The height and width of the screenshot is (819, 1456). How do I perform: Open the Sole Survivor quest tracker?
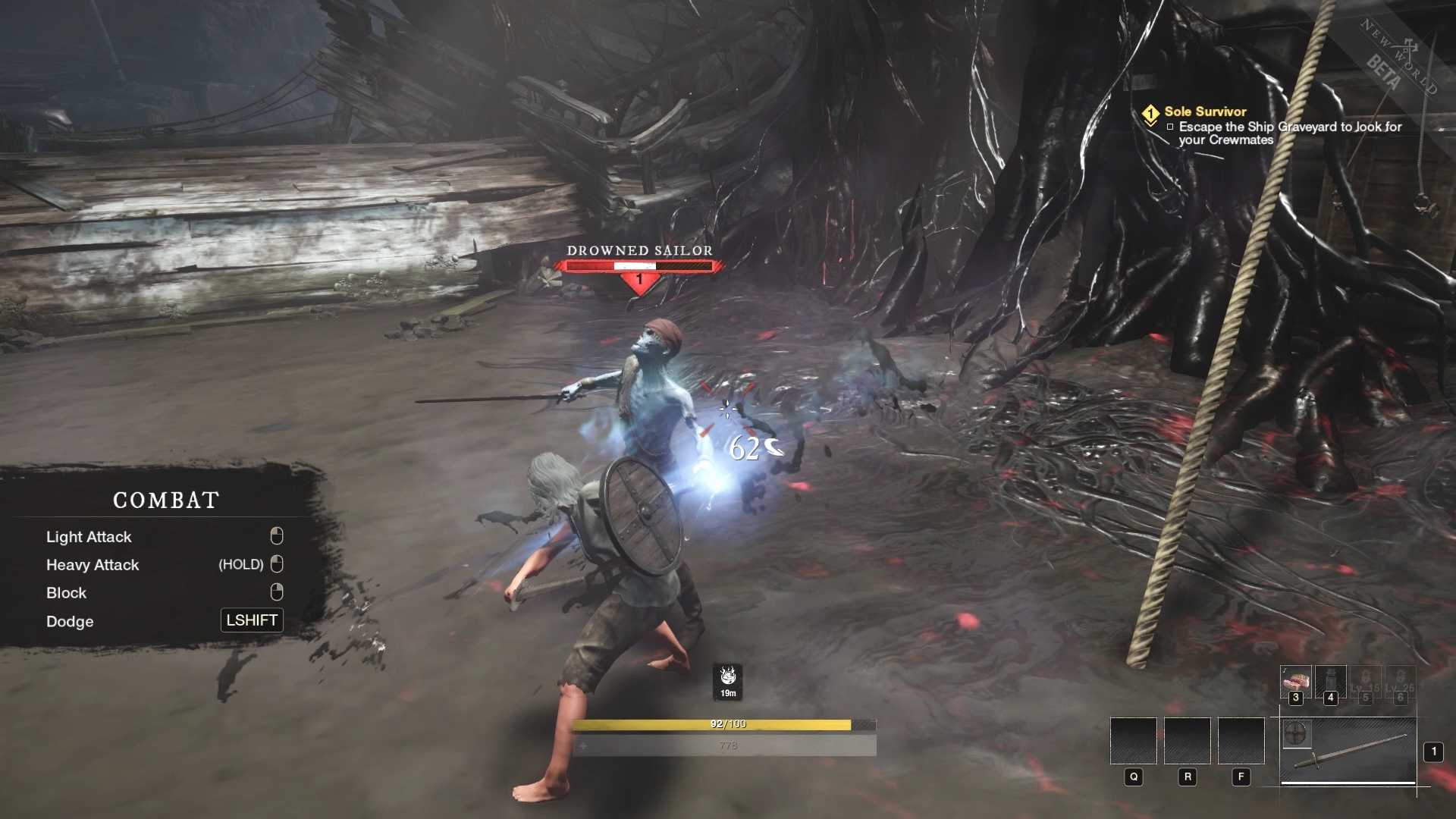point(1205,111)
